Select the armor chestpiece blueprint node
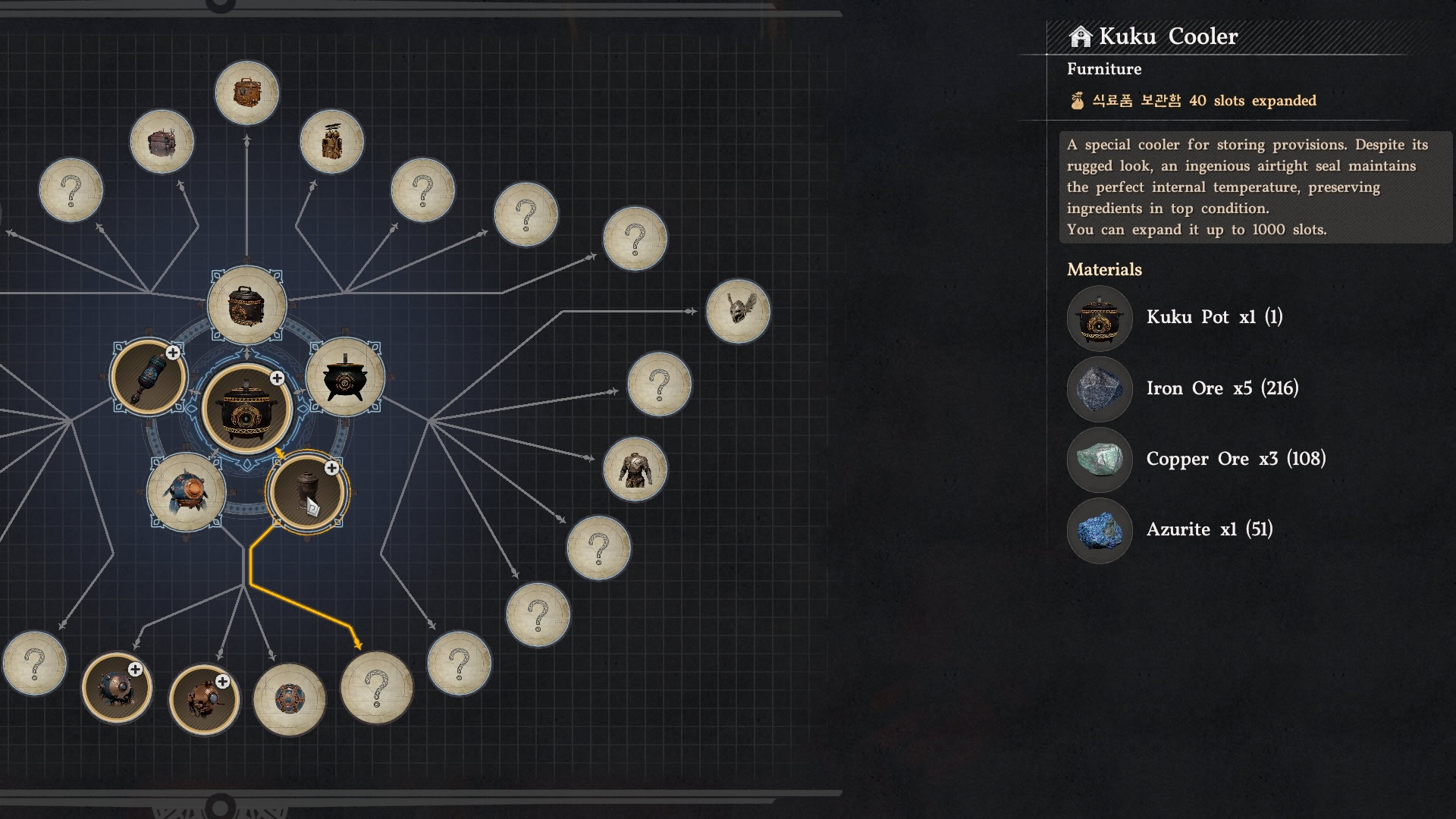This screenshot has height=819, width=1456. coord(635,469)
